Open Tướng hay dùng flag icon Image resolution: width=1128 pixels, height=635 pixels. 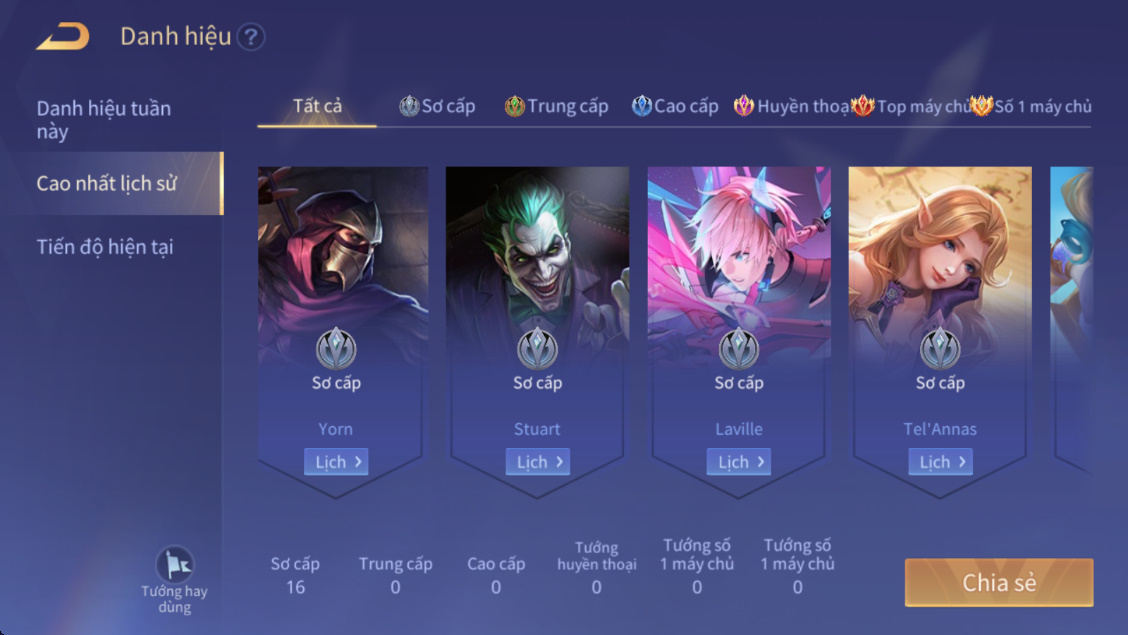click(174, 566)
